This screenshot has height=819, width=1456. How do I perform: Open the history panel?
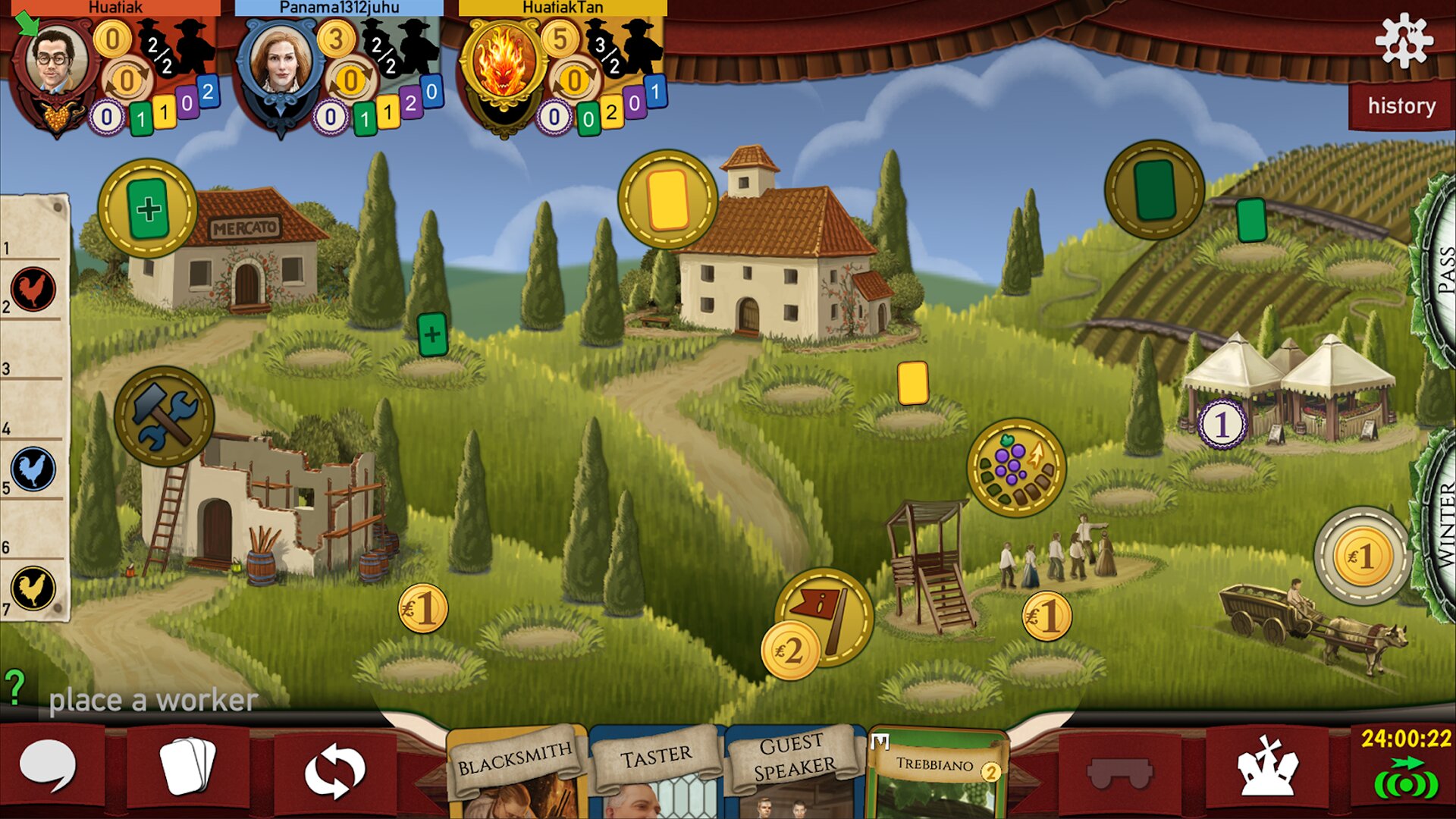pos(1401,106)
